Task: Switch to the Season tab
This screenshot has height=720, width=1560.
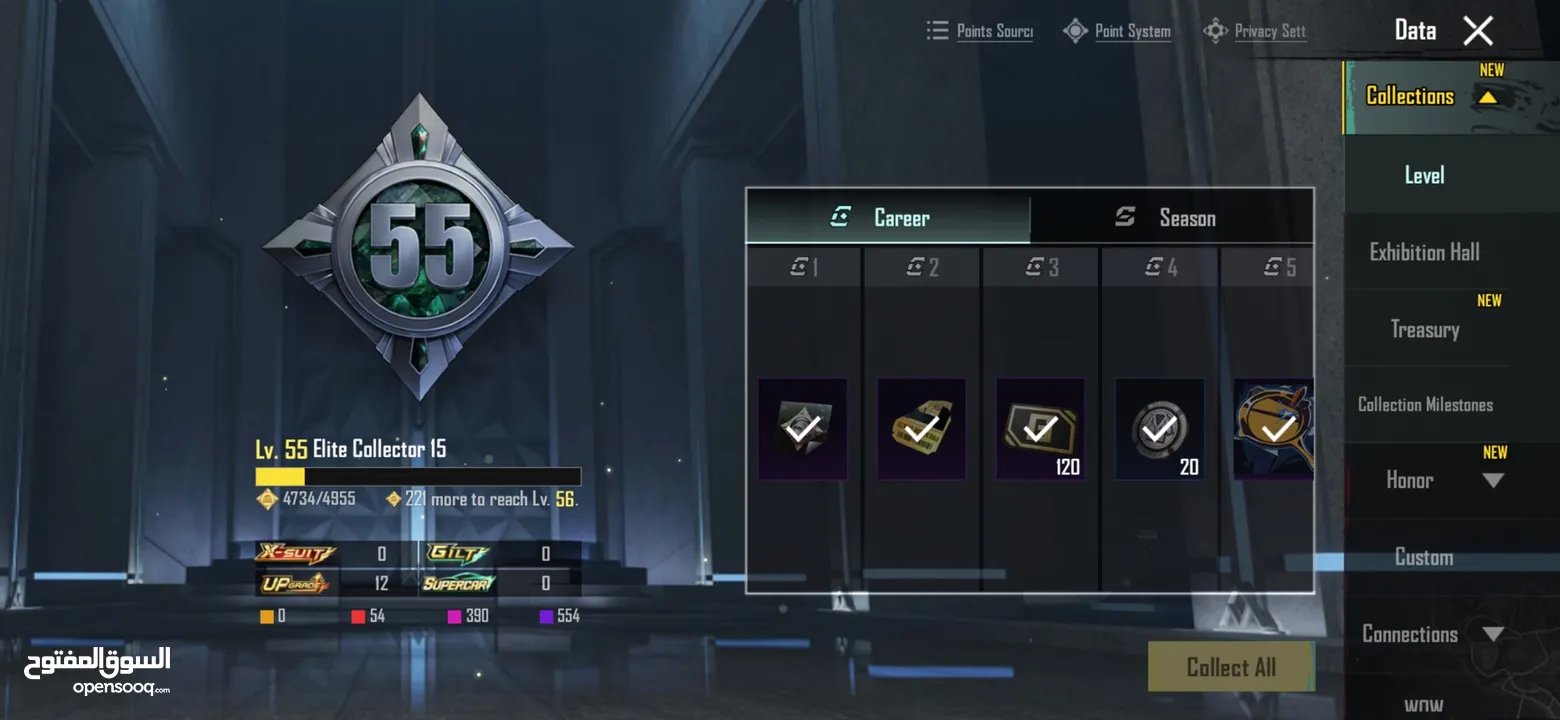Action: pos(1171,218)
